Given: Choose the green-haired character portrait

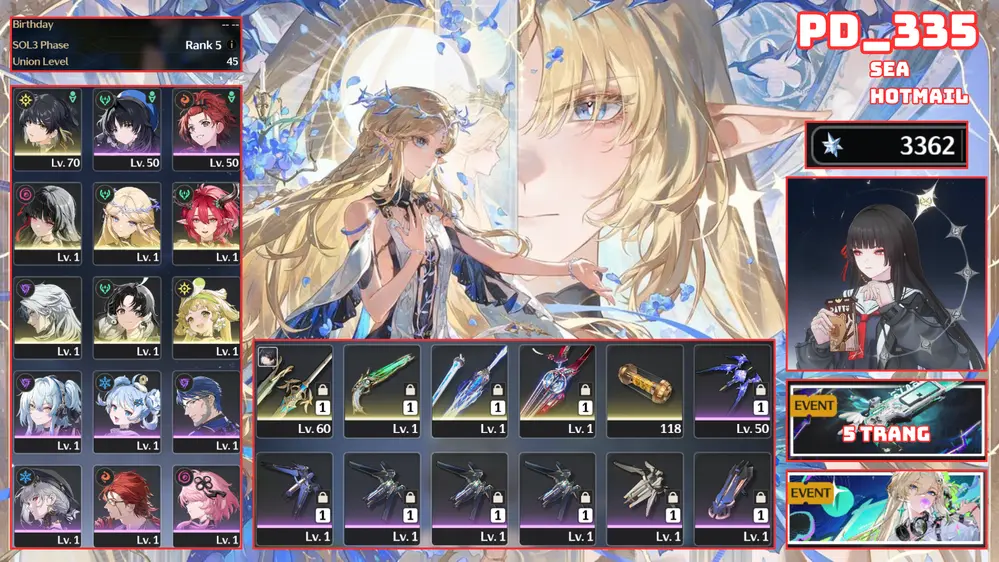Looking at the screenshot, I should click(x=206, y=317).
